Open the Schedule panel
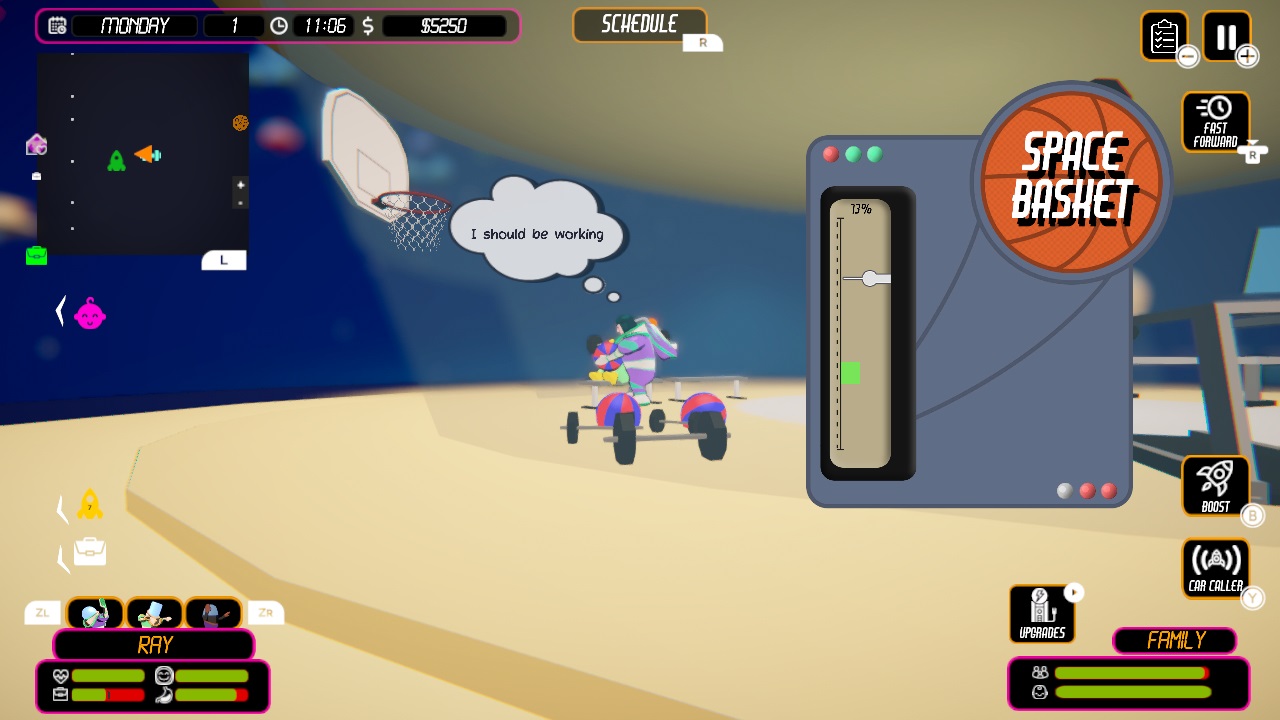1280x720 pixels. [x=640, y=24]
